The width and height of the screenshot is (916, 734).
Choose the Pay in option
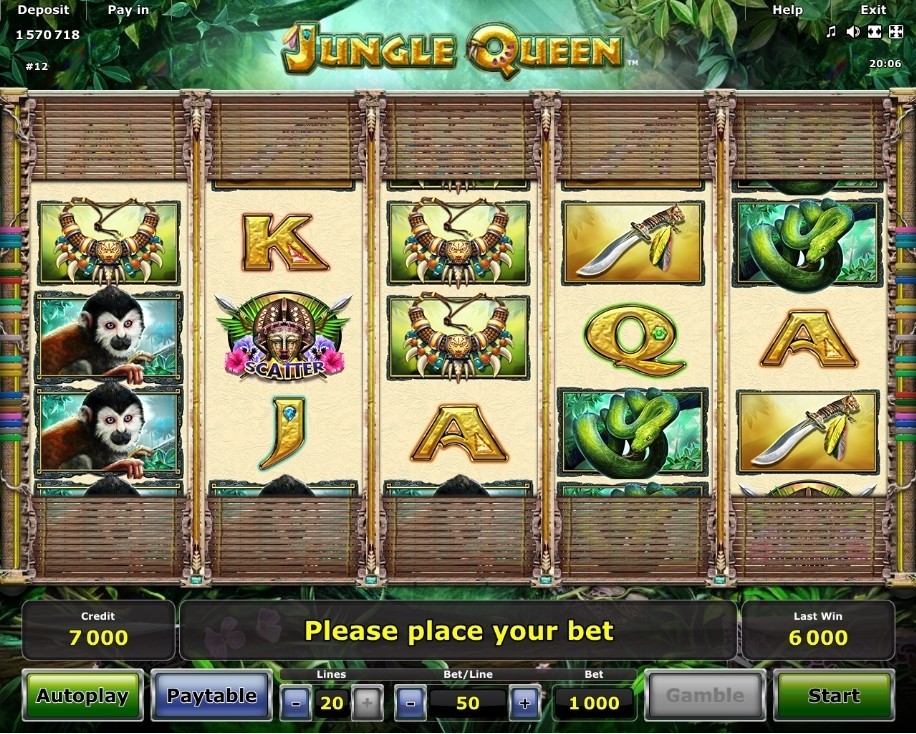(x=128, y=10)
